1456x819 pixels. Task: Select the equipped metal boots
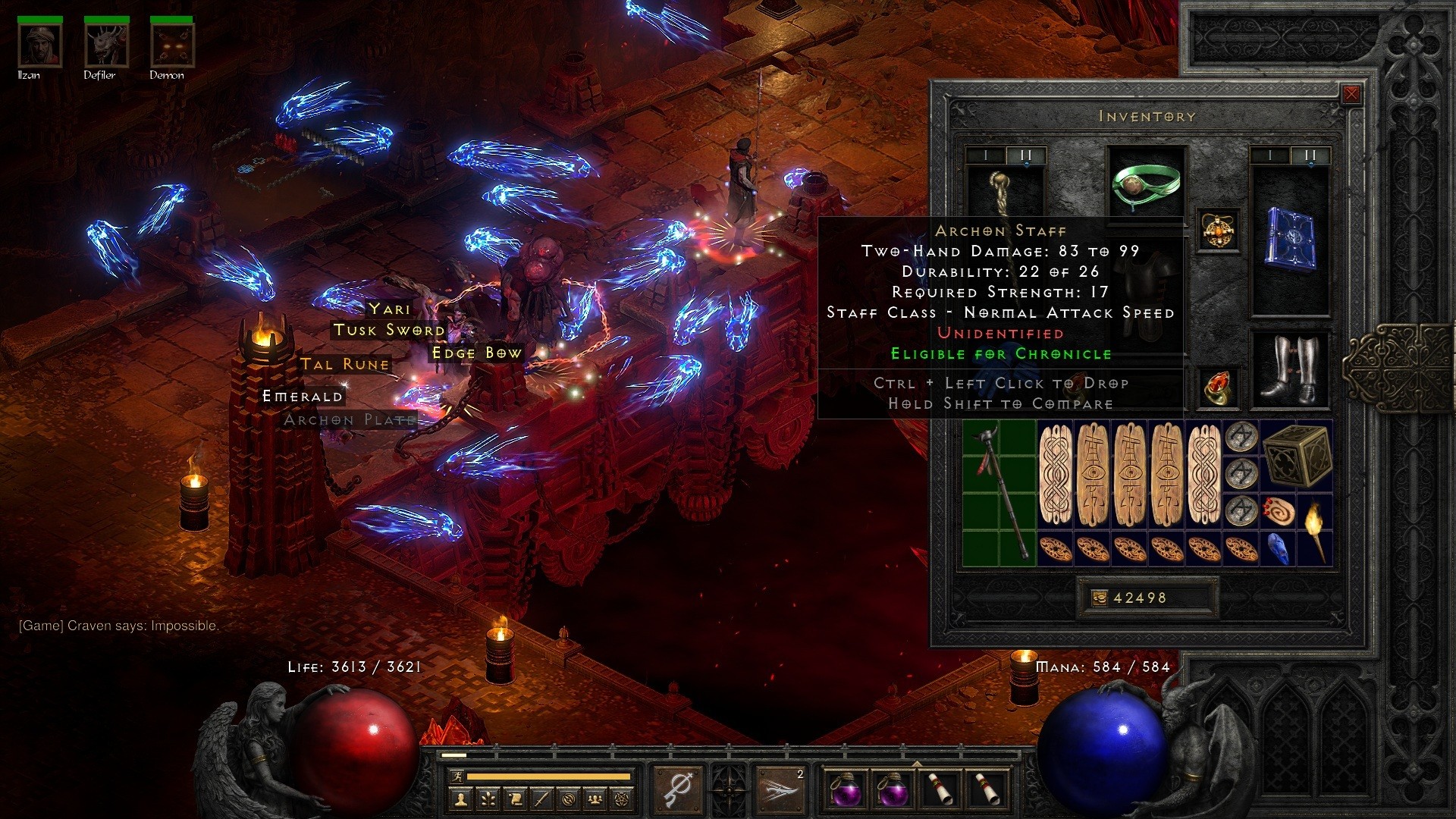pyautogui.click(x=1289, y=369)
